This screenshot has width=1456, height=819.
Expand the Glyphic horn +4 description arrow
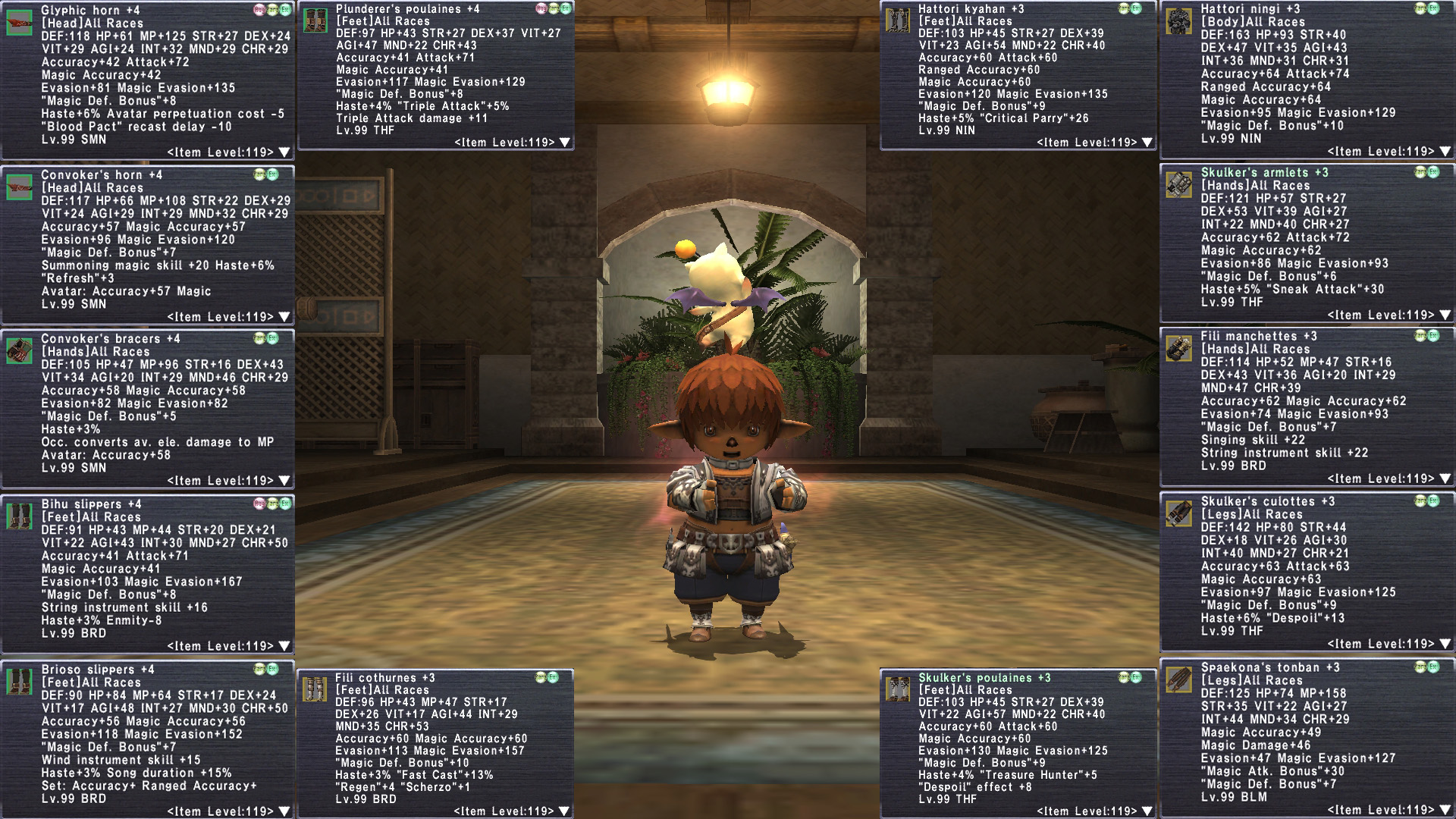[x=284, y=152]
